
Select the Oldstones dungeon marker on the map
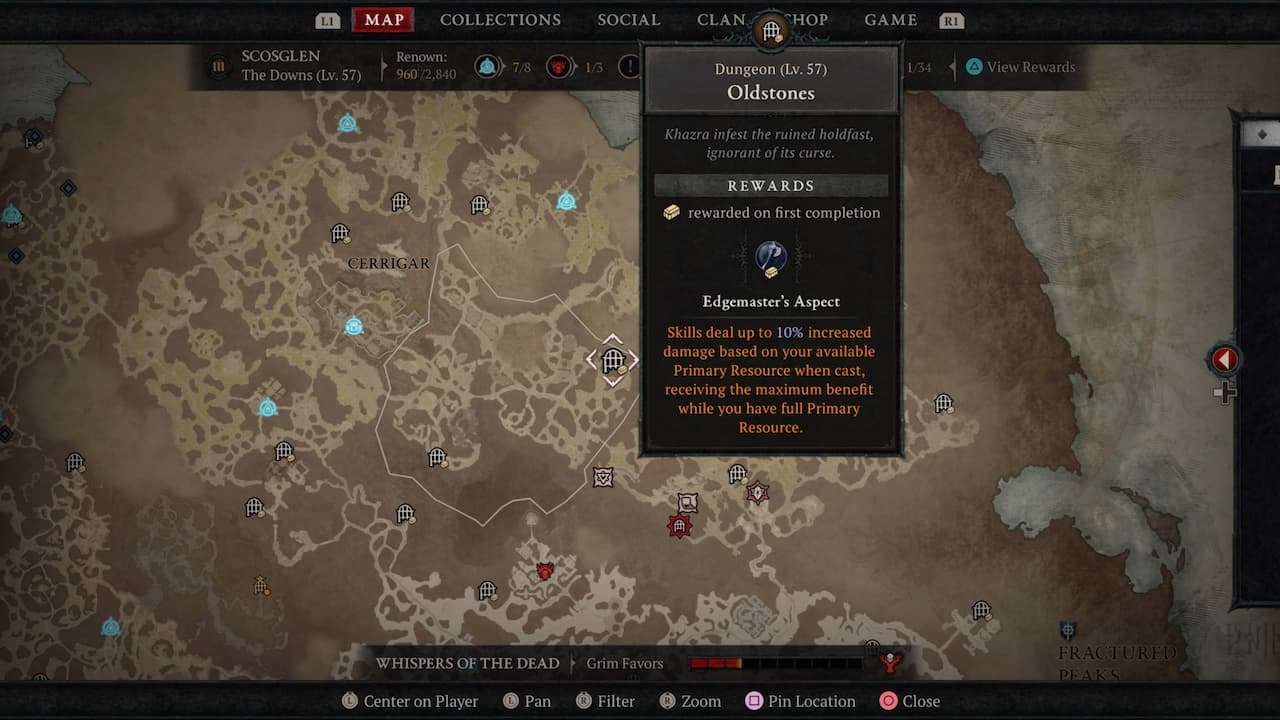613,360
